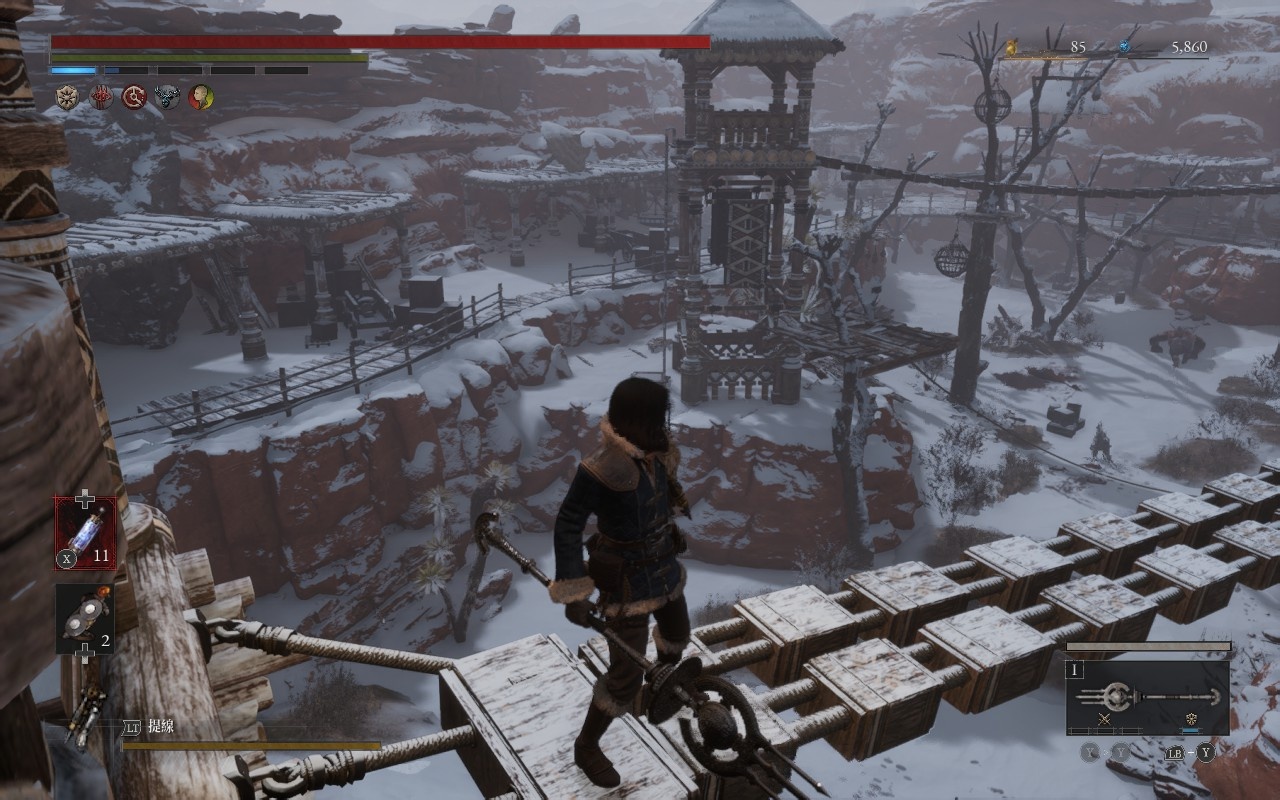
Task: Click the crossed swords skill icon
Action: [1105, 719]
